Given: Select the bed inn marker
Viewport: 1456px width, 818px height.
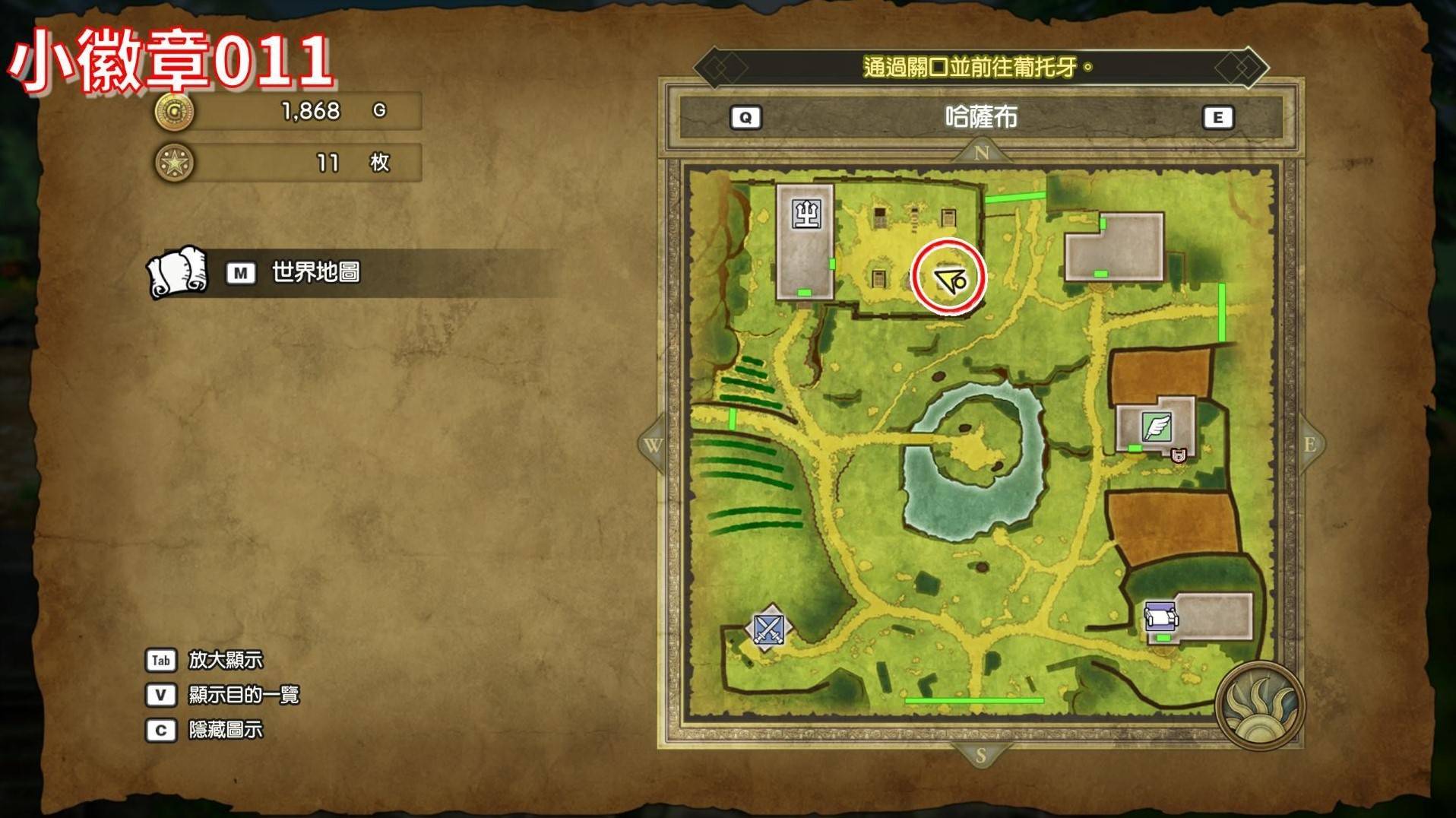Looking at the screenshot, I should tap(1161, 616).
